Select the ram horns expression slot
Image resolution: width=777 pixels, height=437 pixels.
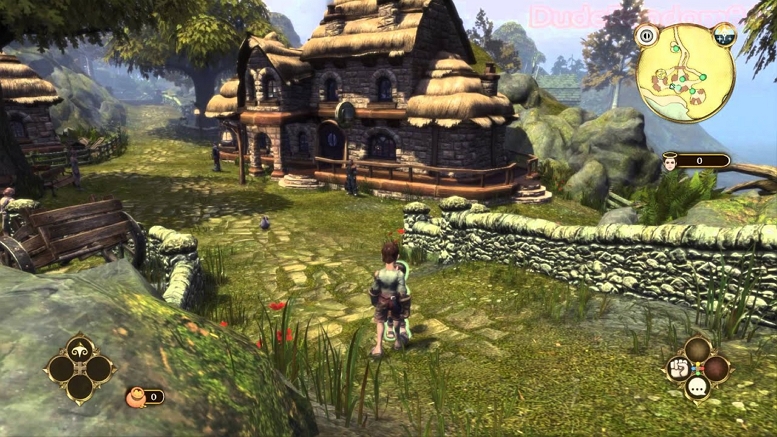tap(80, 349)
